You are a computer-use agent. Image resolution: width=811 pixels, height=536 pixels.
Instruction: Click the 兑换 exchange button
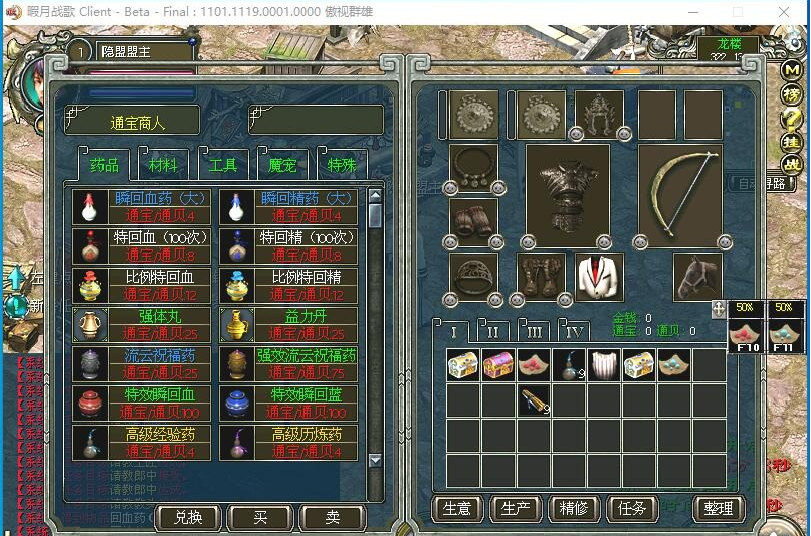187,516
